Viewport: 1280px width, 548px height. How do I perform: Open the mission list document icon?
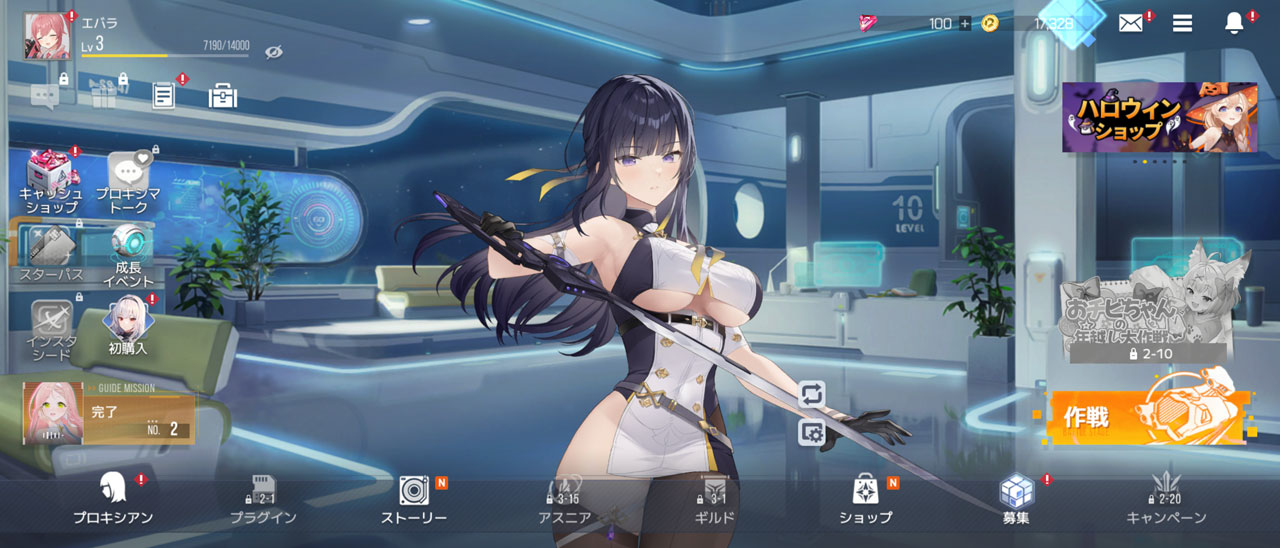pyautogui.click(x=163, y=95)
